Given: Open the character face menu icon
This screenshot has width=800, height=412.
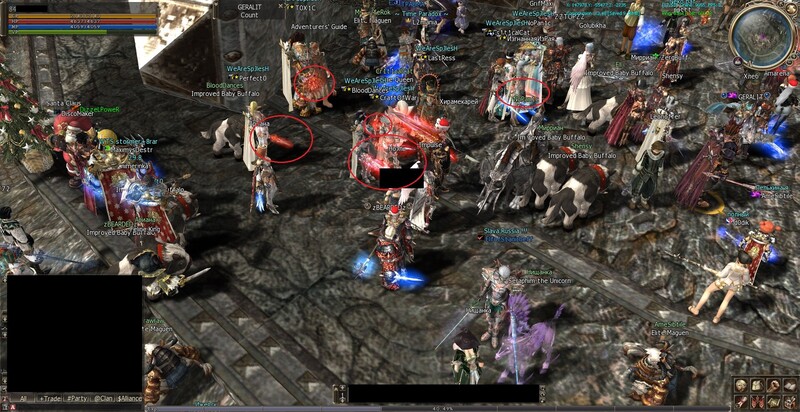Looking at the screenshot, I should click(740, 385).
